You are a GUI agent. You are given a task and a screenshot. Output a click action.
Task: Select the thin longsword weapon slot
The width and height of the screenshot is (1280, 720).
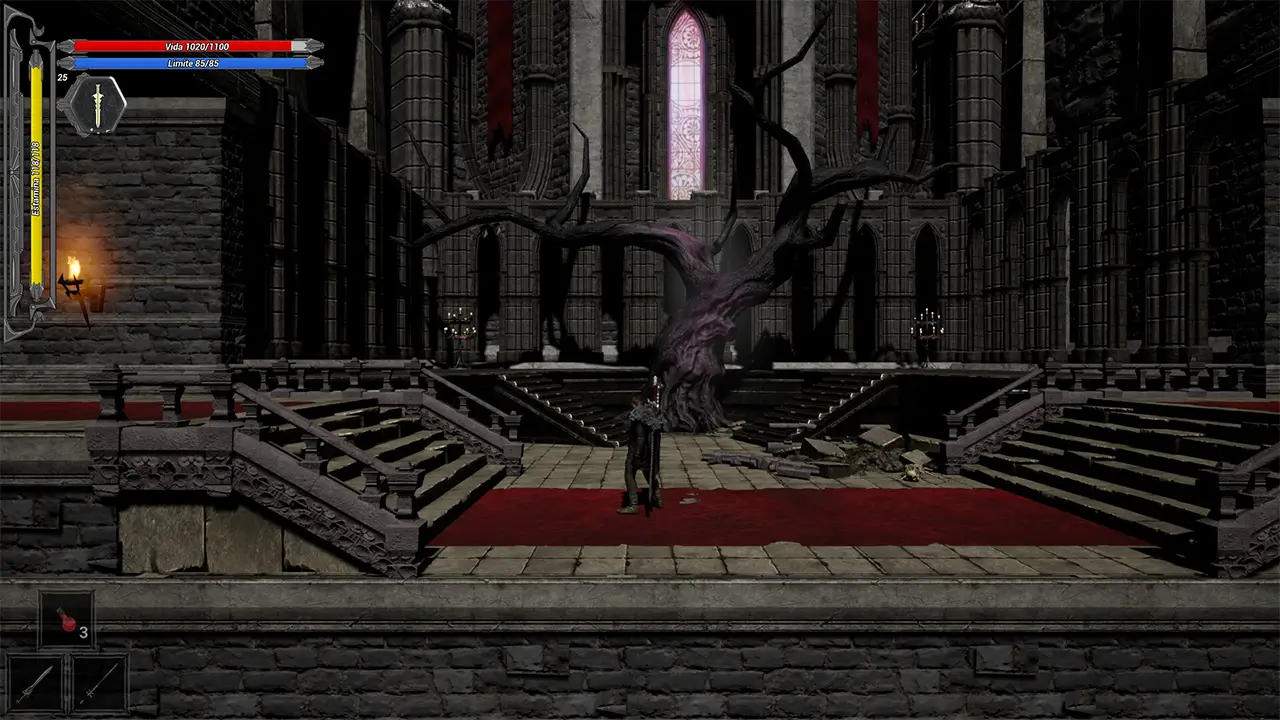point(99,683)
